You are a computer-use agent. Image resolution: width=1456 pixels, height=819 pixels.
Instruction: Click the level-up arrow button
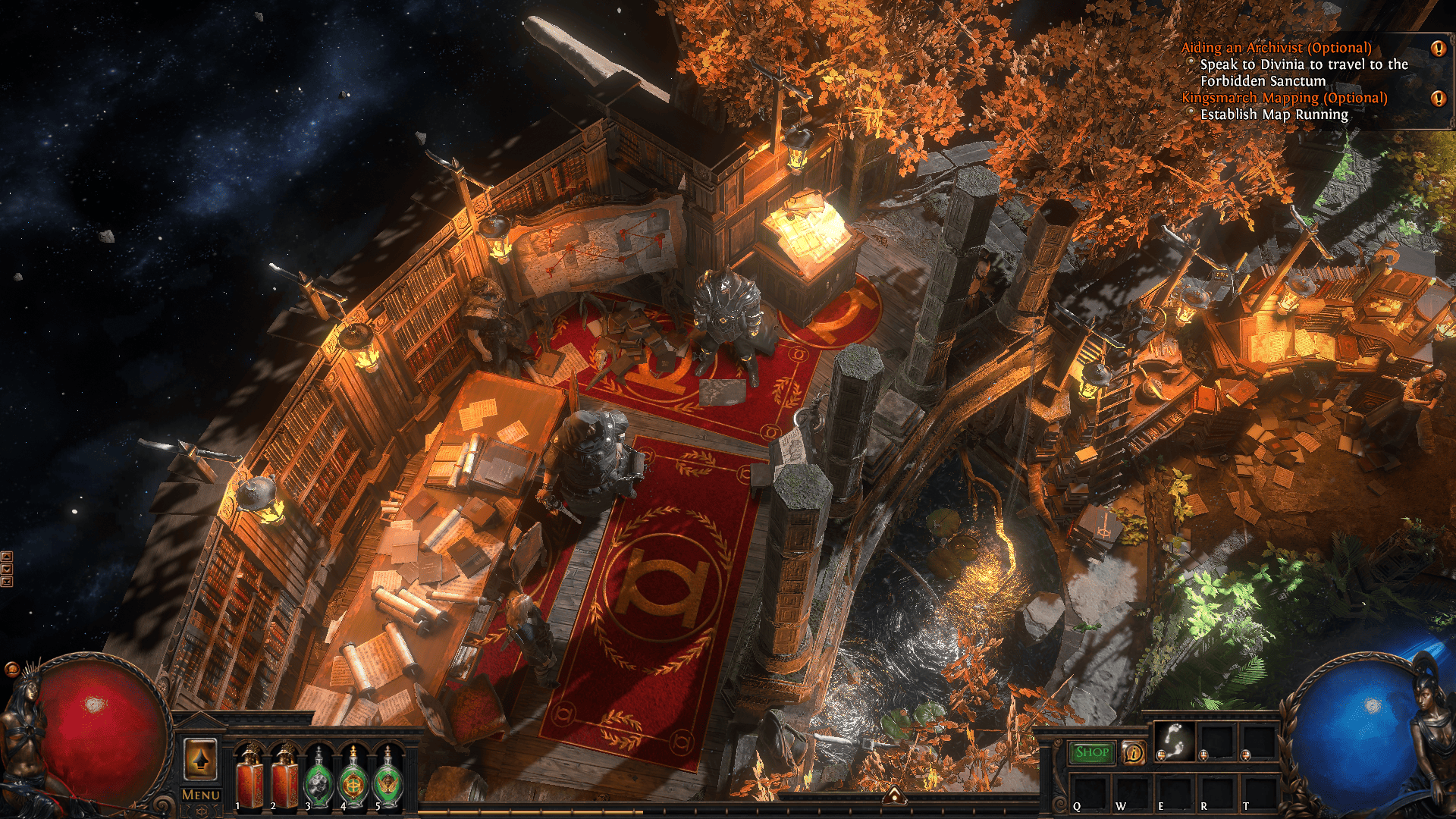(x=201, y=758)
